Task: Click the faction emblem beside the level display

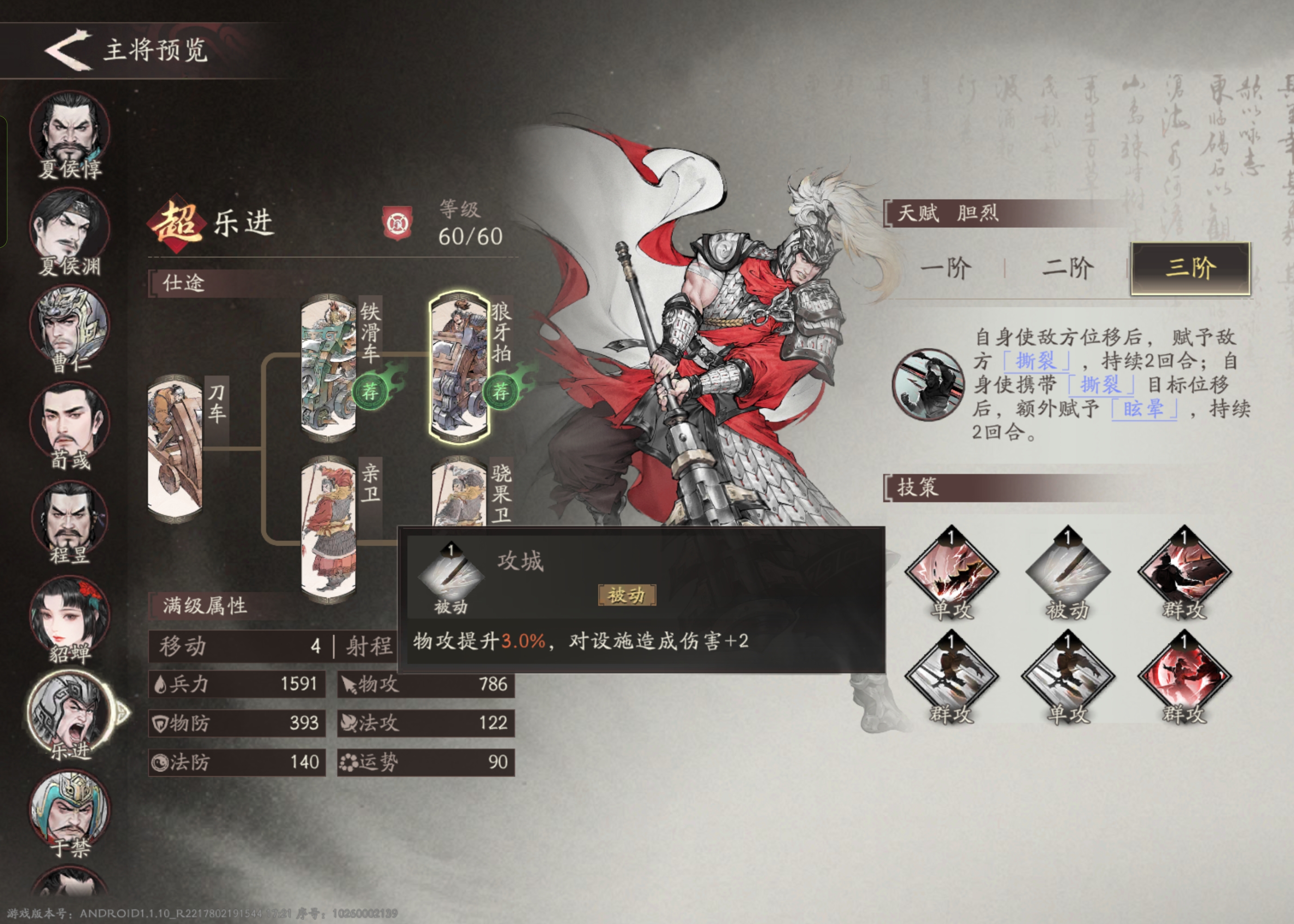Action: point(398,224)
